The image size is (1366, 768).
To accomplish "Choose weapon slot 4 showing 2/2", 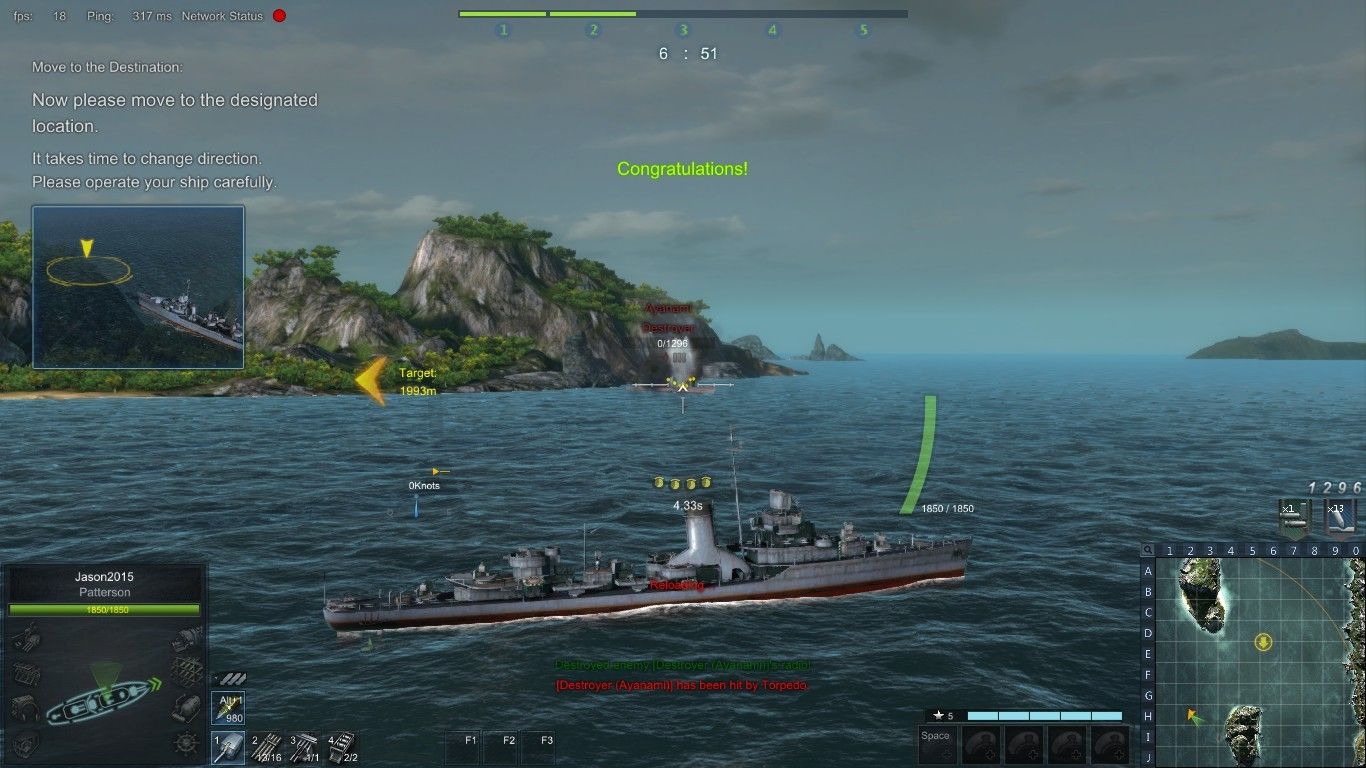I will (x=342, y=746).
